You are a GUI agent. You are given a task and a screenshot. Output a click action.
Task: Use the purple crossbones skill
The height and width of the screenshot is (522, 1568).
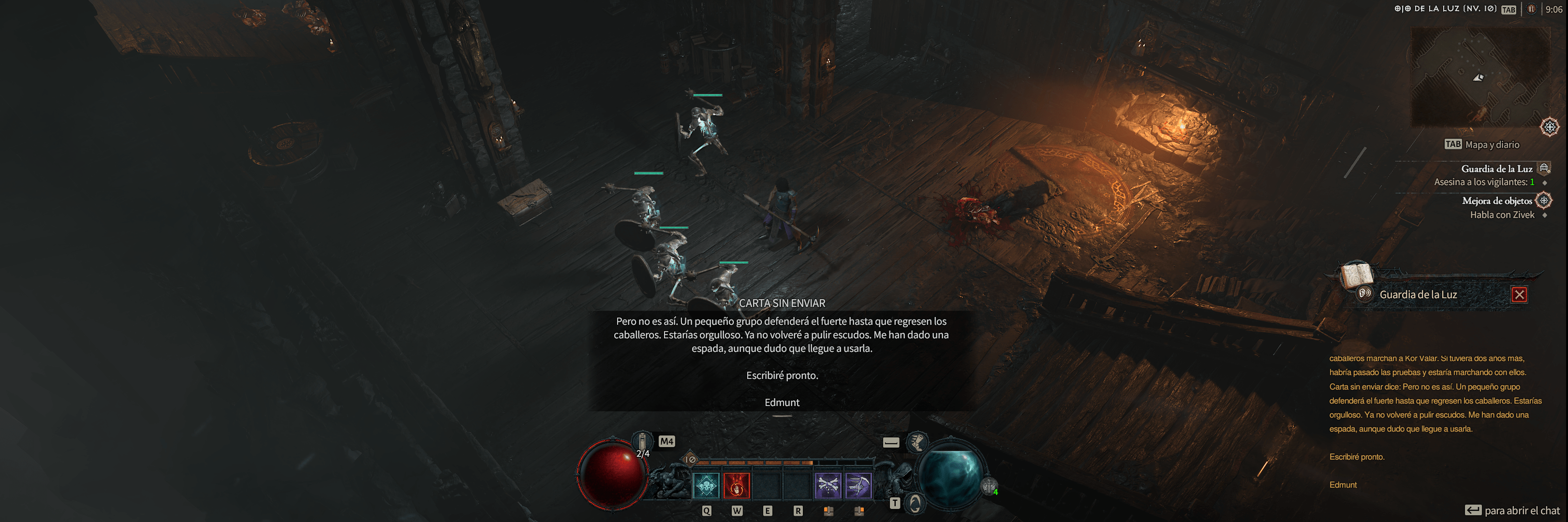point(828,485)
